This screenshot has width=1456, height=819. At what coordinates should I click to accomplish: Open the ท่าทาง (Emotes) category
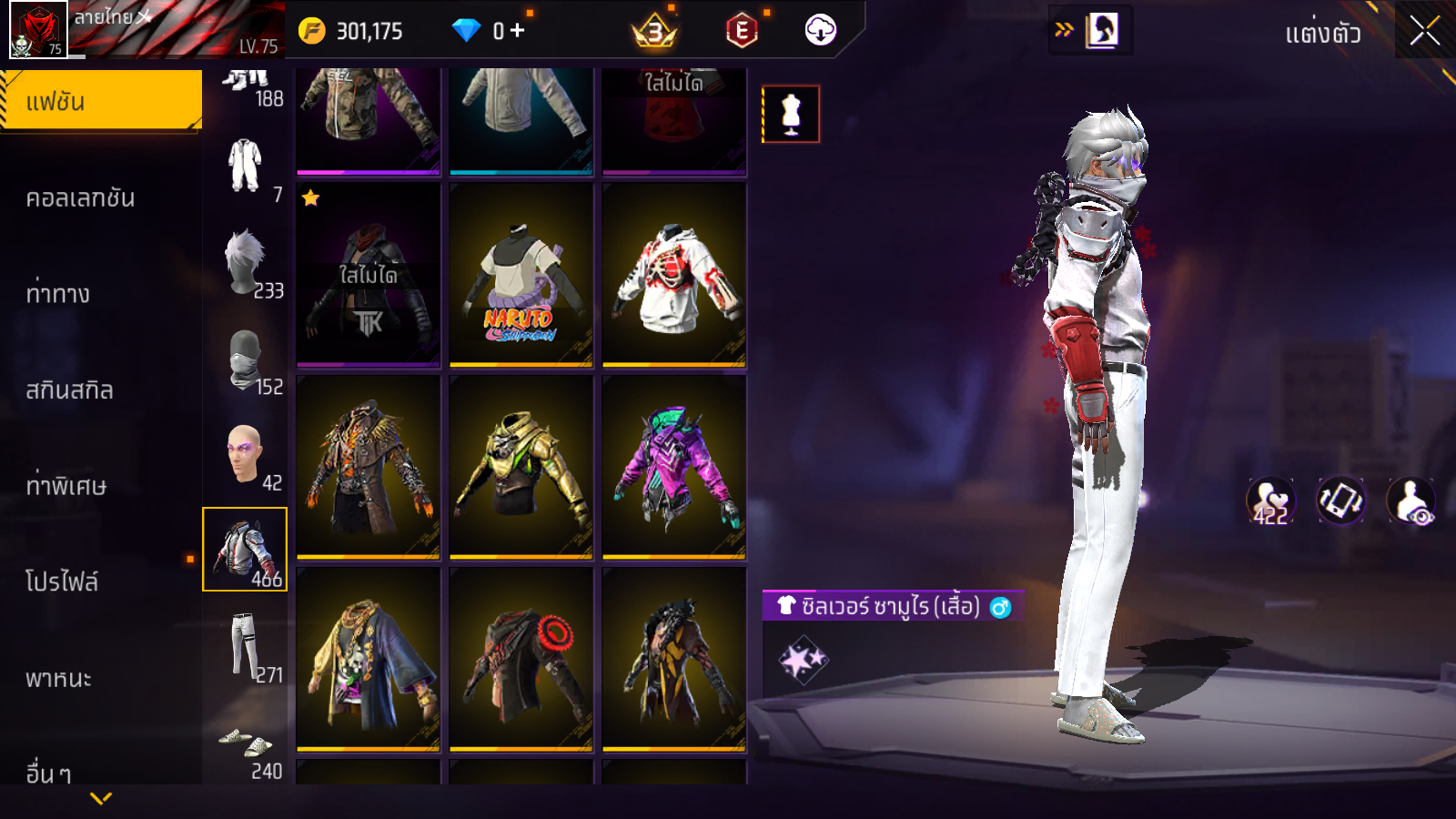coord(58,293)
